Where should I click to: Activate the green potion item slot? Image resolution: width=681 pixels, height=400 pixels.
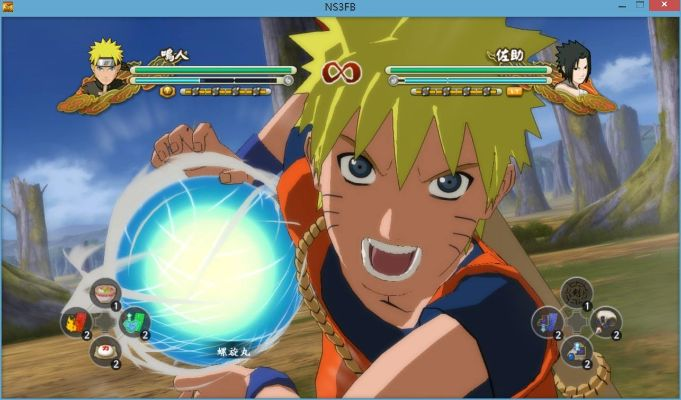tap(132, 321)
